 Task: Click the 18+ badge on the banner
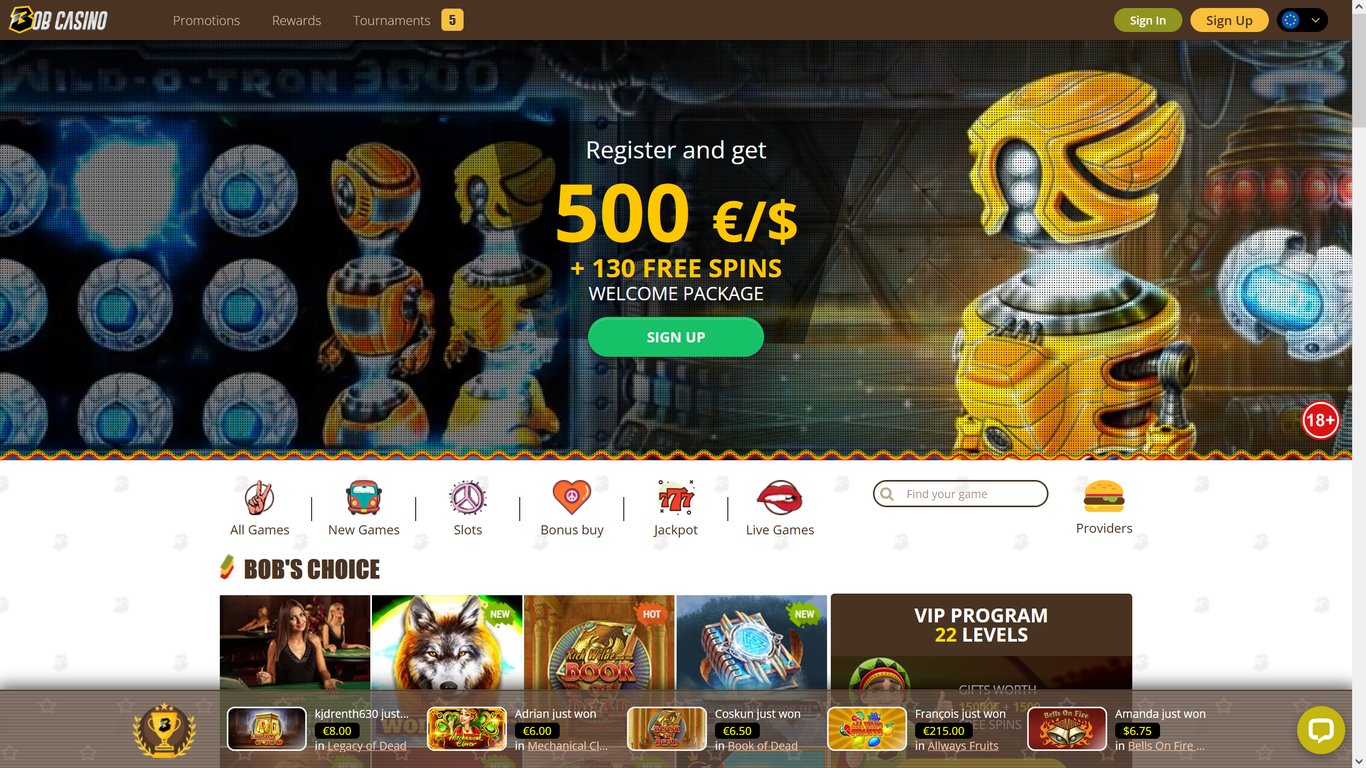pyautogui.click(x=1320, y=420)
